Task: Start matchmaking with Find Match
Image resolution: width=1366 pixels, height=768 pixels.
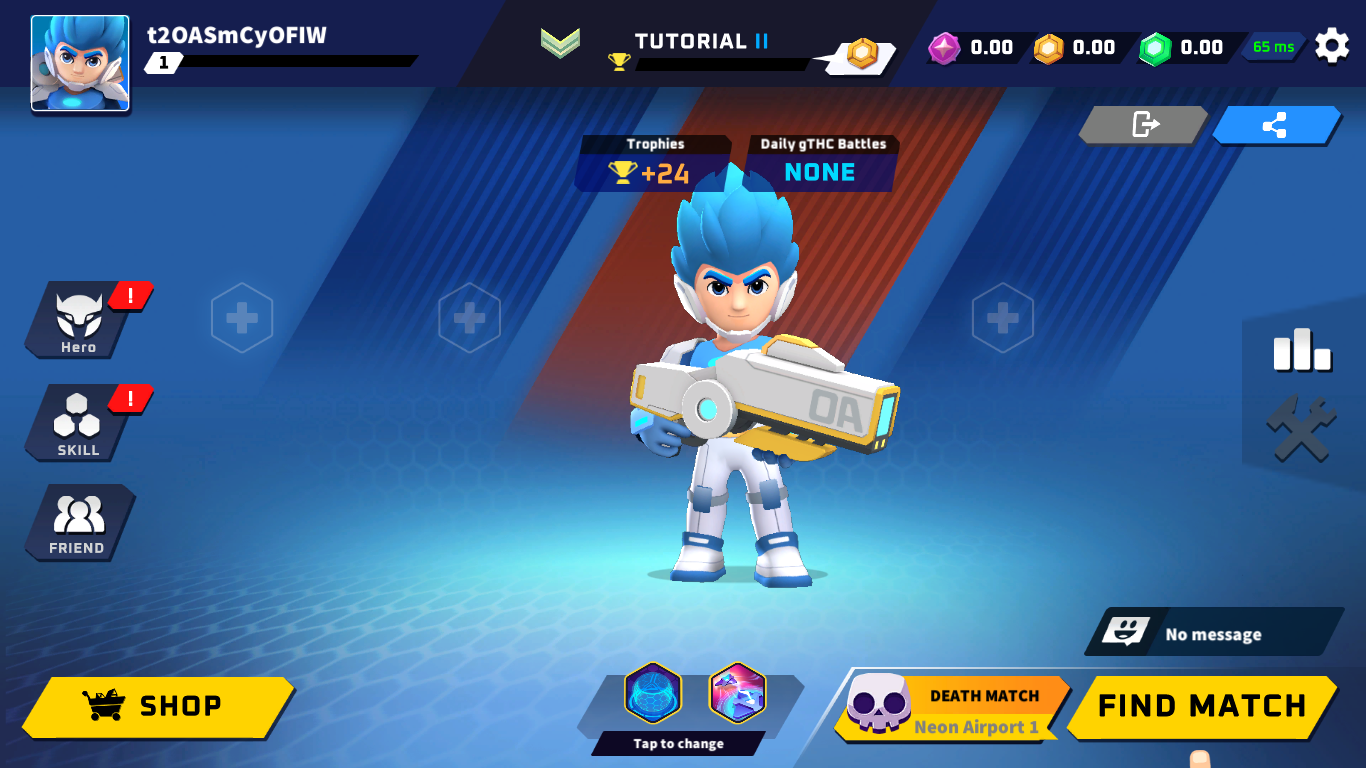Action: pyautogui.click(x=1202, y=706)
